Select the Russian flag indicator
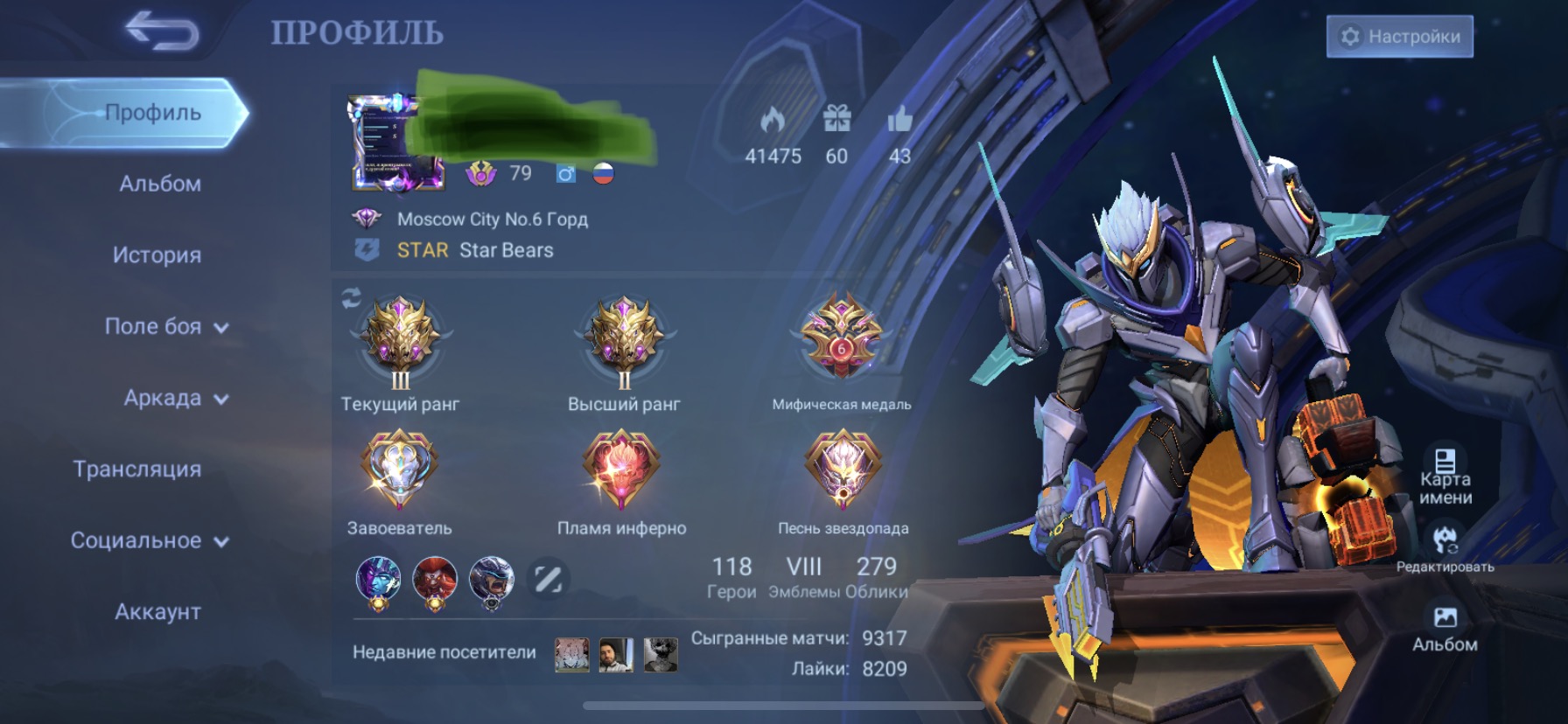This screenshot has height=724, width=1568. pos(605,173)
